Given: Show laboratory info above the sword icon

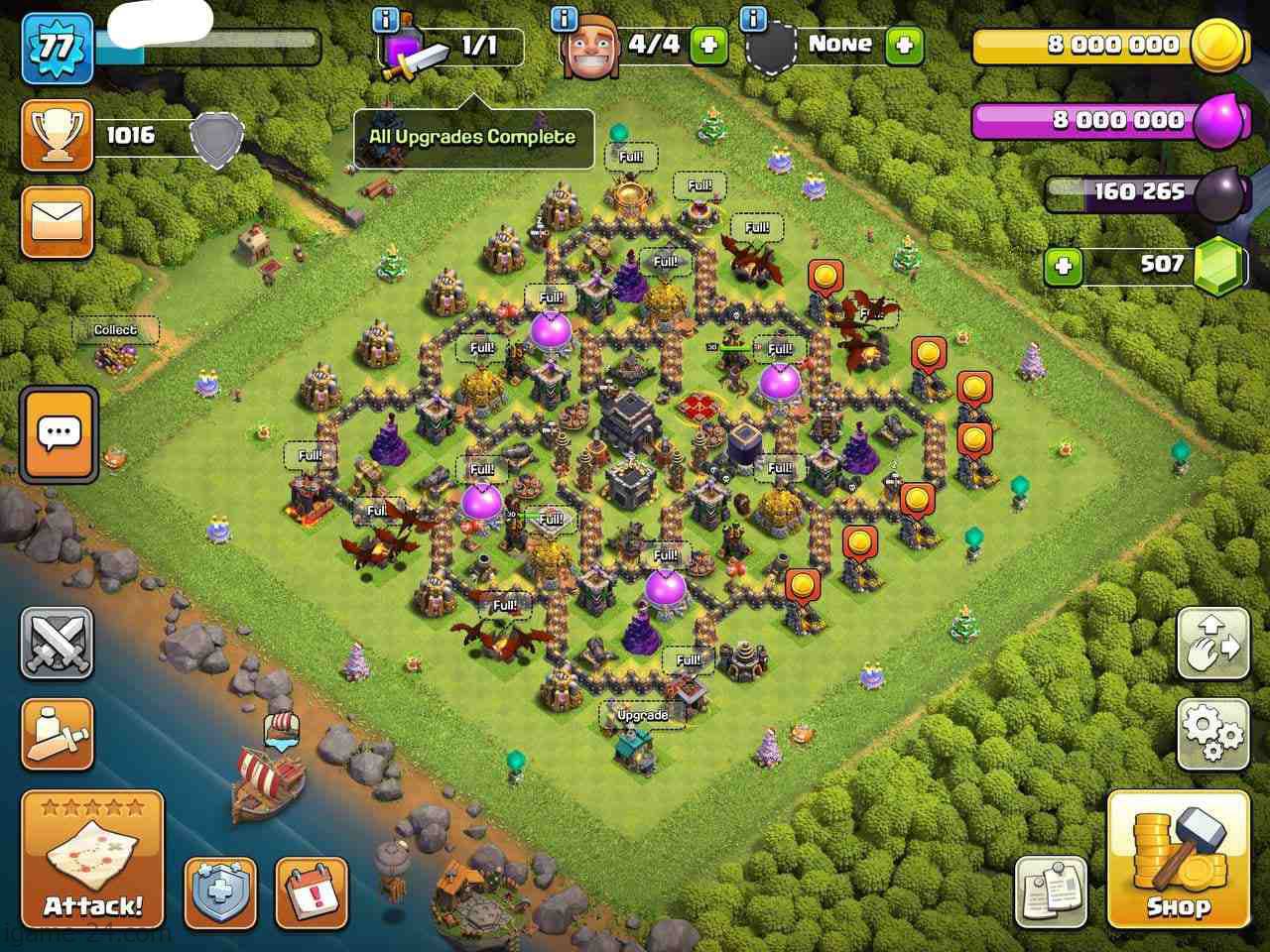Looking at the screenshot, I should (x=386, y=18).
